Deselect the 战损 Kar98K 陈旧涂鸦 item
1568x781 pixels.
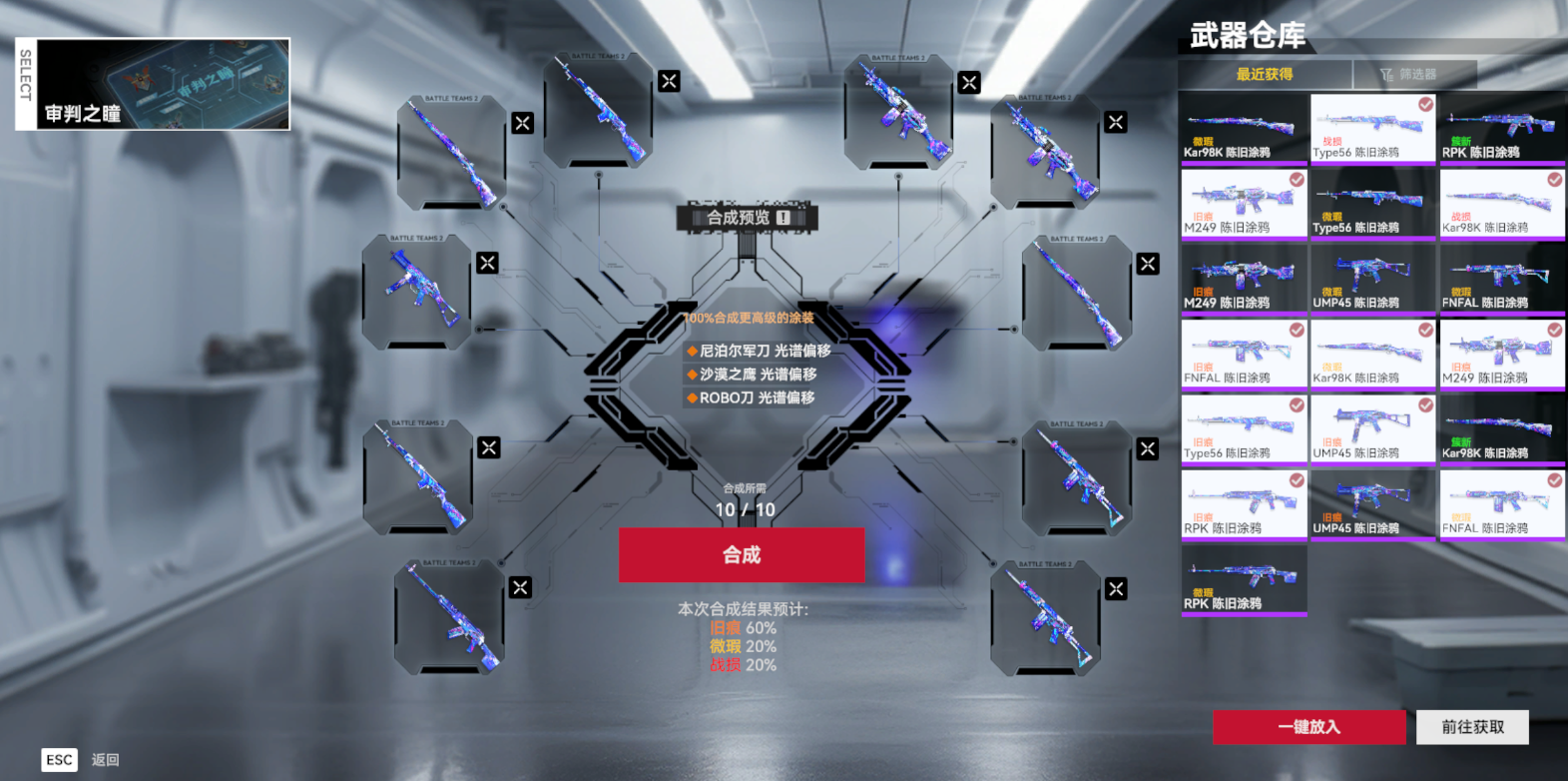coord(1554,180)
